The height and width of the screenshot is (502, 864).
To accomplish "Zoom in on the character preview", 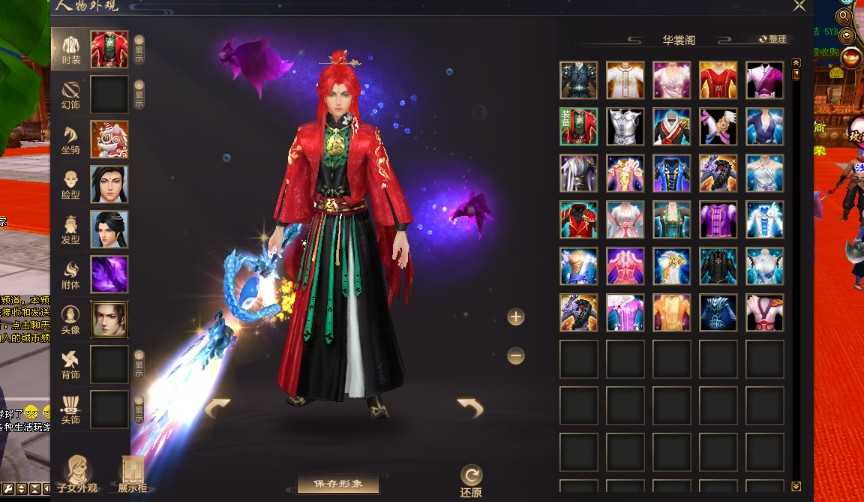I will click(x=516, y=318).
